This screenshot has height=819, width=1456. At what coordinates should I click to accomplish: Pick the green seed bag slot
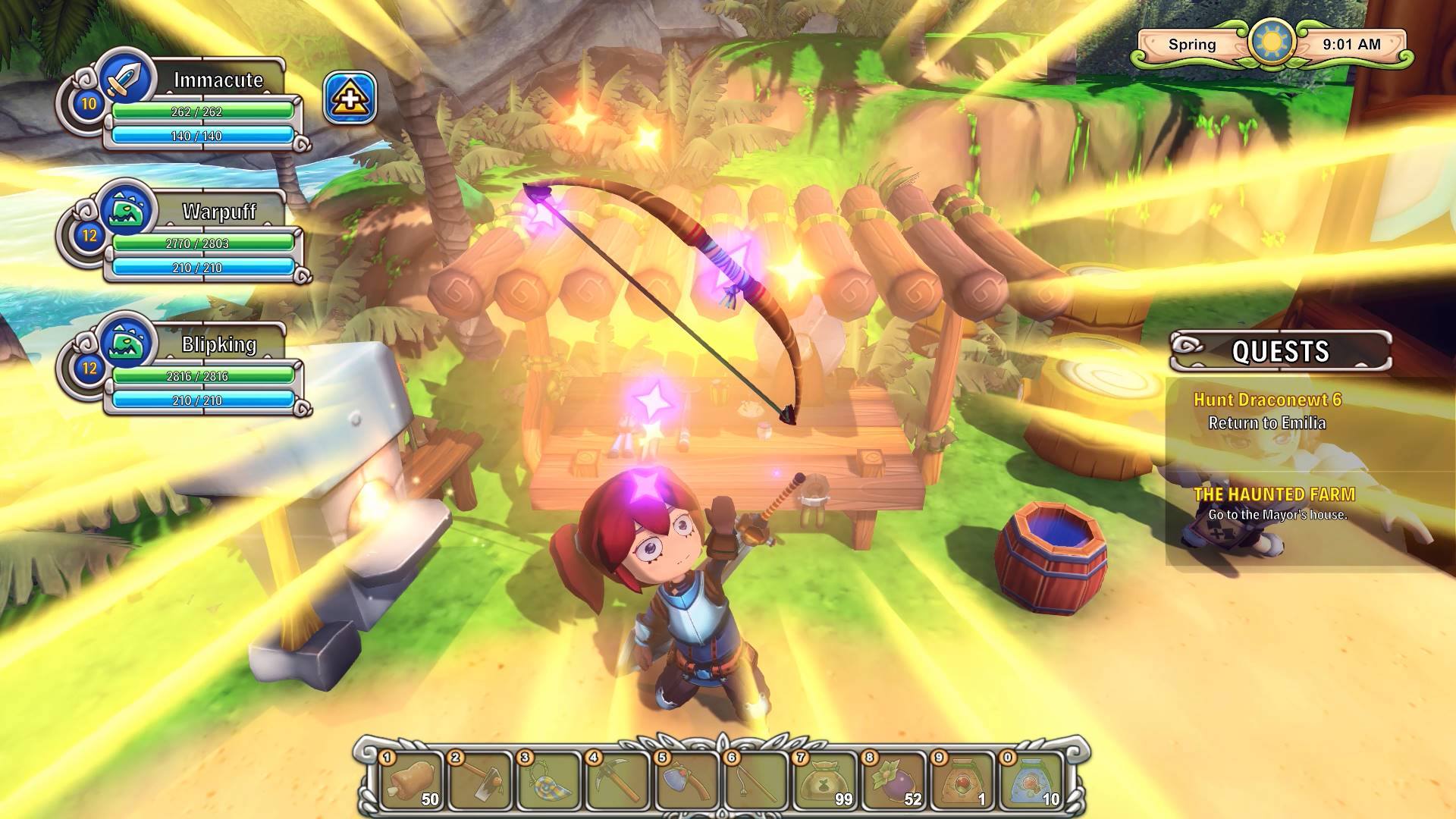tap(824, 780)
